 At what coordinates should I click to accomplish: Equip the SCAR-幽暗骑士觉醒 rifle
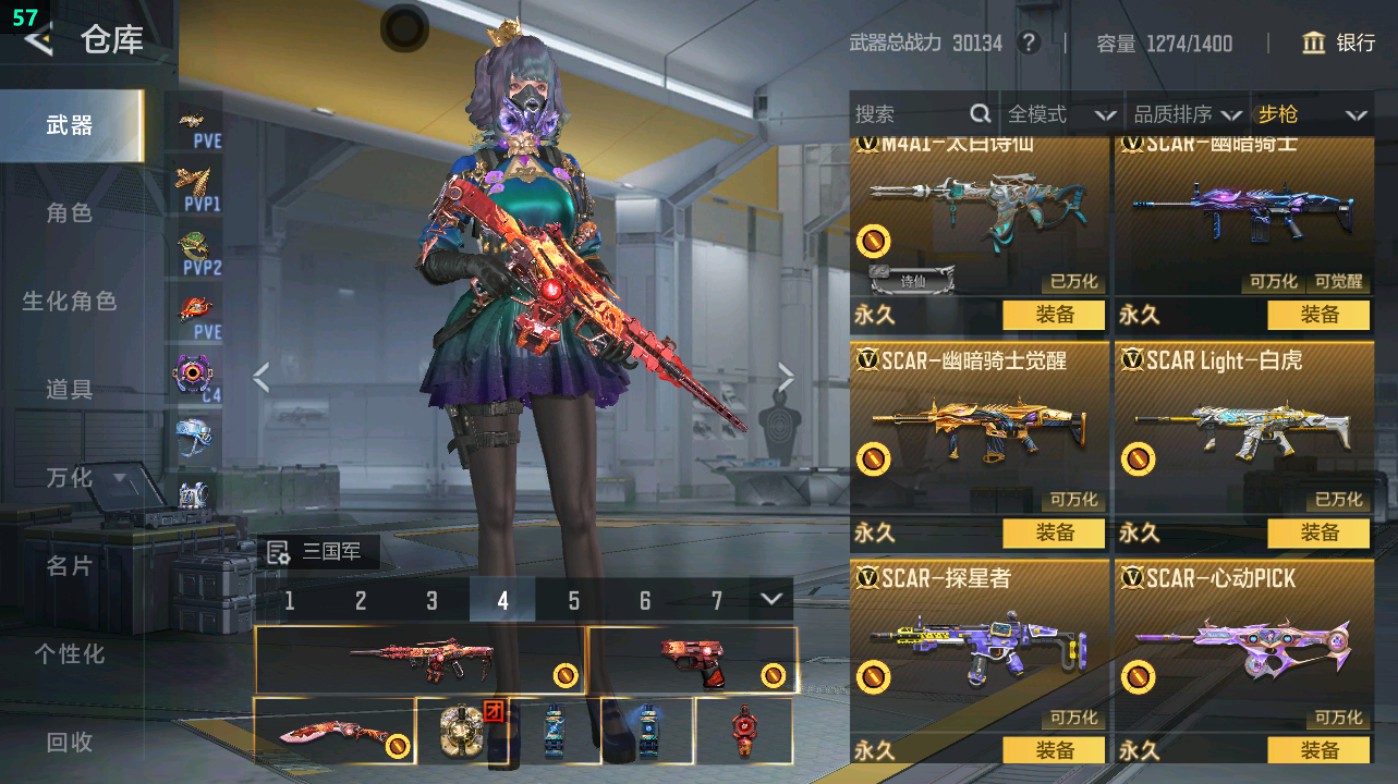point(1054,532)
